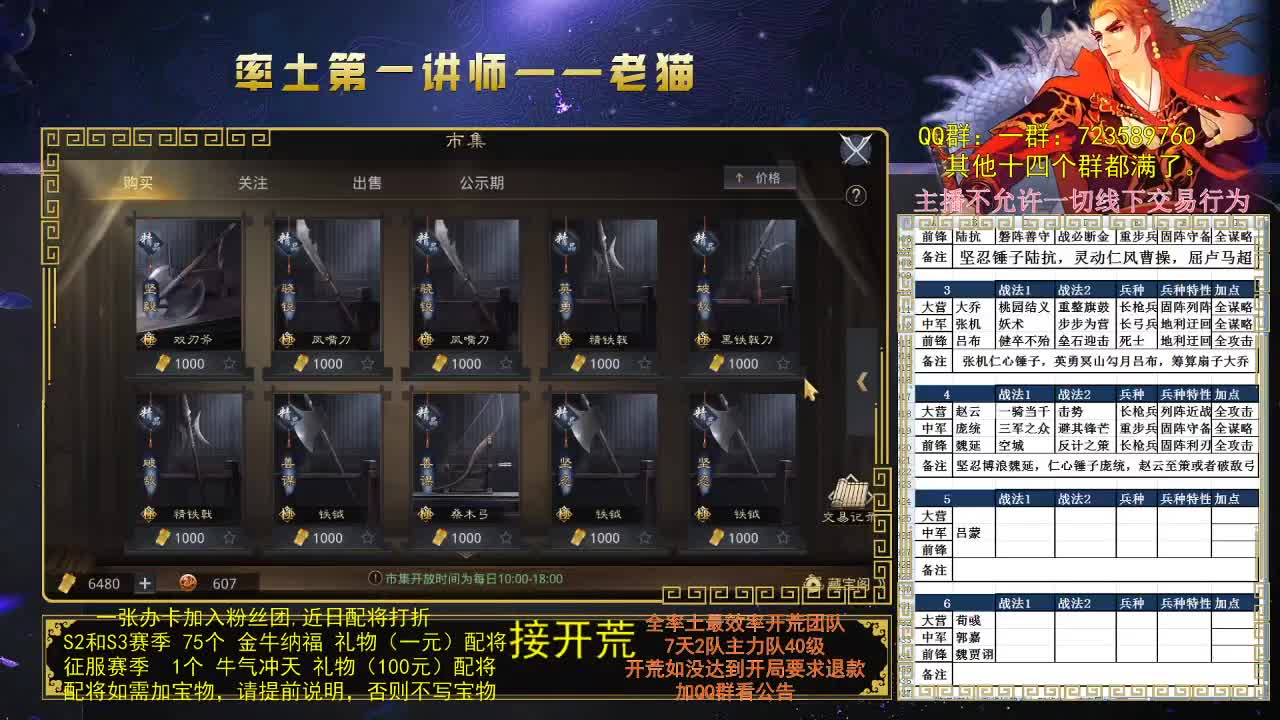
Task: Switch to the 关注 tab
Action: [253, 183]
